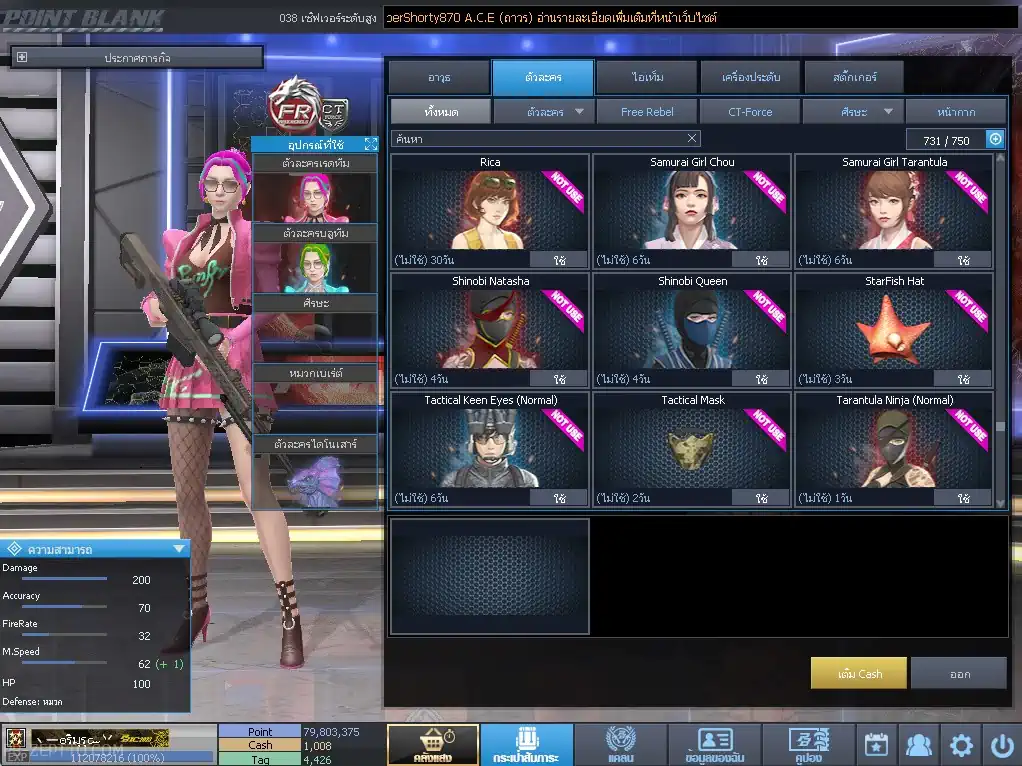
Task: Select the Tactical Mask item card
Action: pyautogui.click(x=692, y=447)
